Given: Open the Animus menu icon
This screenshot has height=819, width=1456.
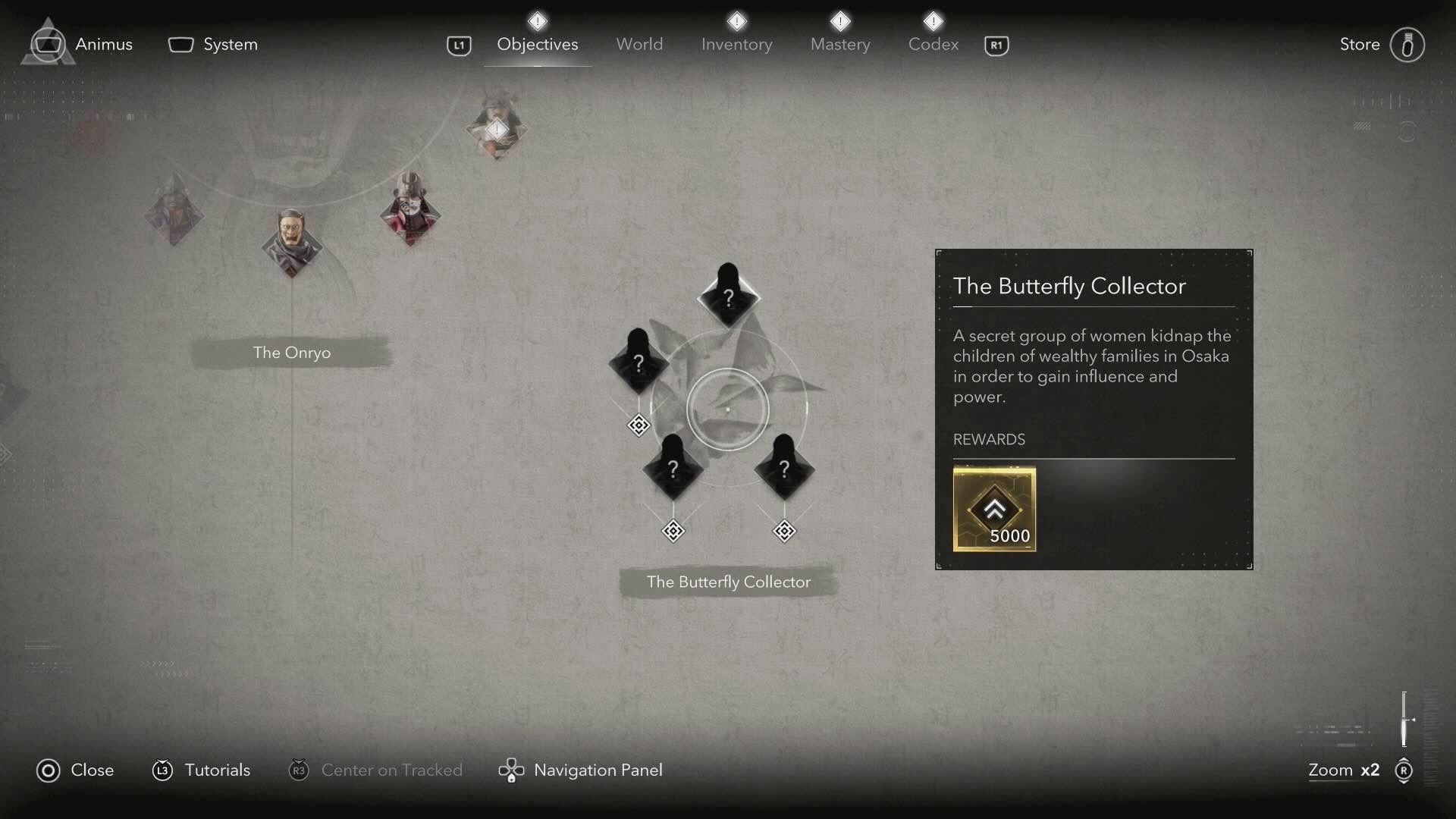Looking at the screenshot, I should (x=47, y=43).
